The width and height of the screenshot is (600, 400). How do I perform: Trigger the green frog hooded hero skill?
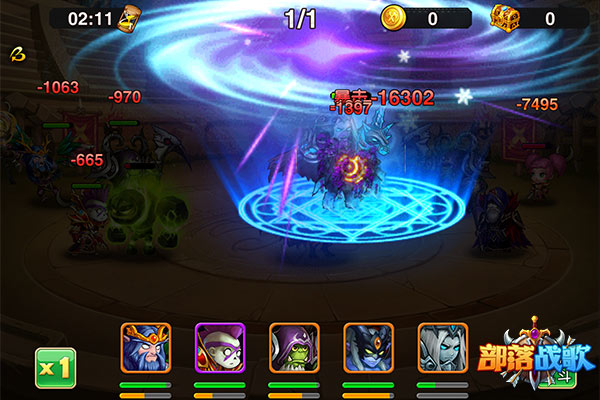click(x=294, y=348)
